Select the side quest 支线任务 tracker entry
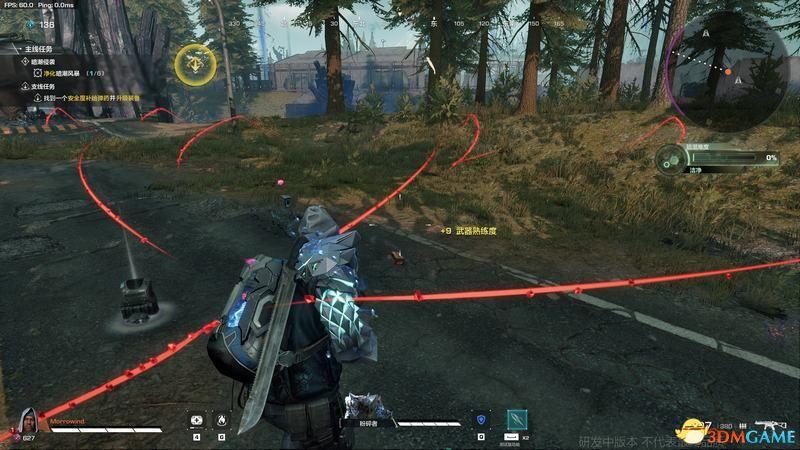Viewport: 800px width, 450px height. pyautogui.click(x=38, y=85)
